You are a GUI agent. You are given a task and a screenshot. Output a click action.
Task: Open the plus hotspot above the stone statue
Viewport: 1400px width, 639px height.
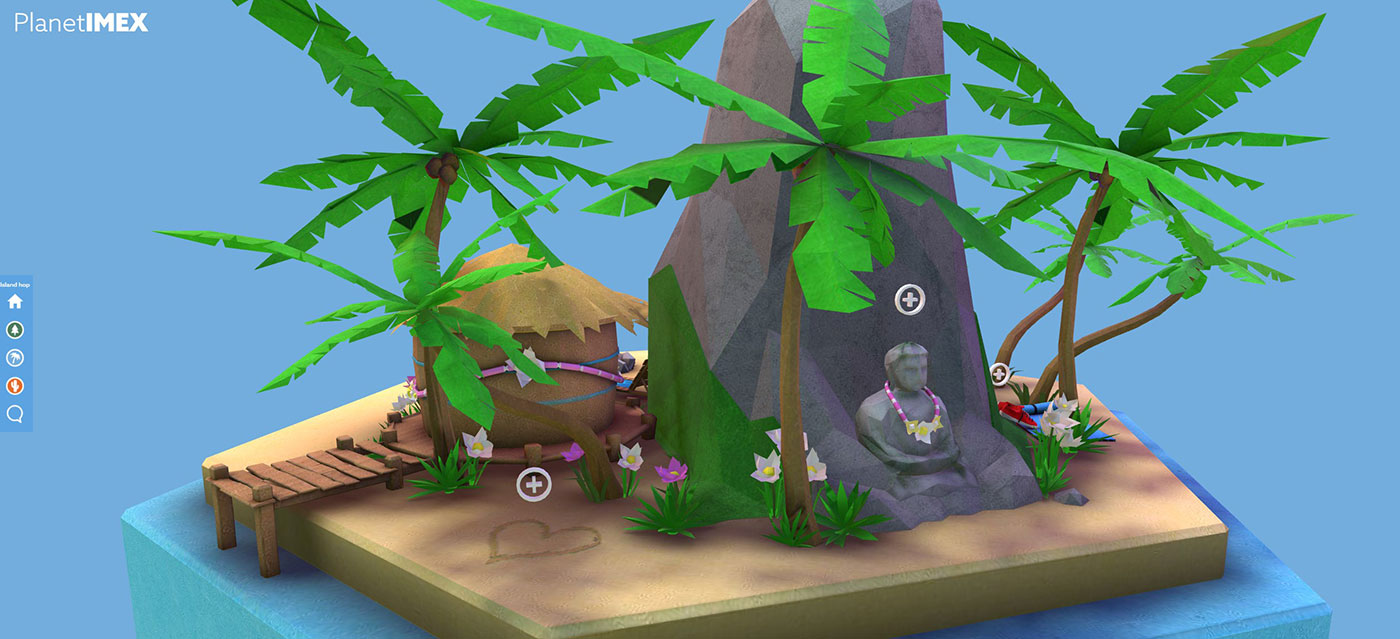(909, 298)
